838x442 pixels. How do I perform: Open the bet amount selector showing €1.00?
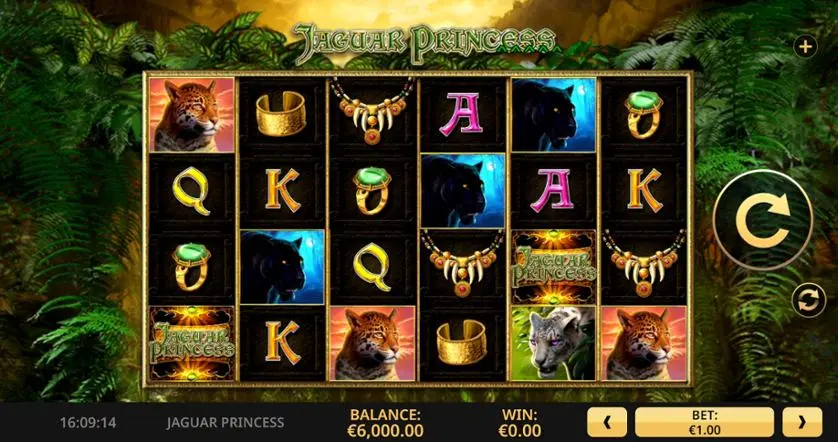[704, 421]
